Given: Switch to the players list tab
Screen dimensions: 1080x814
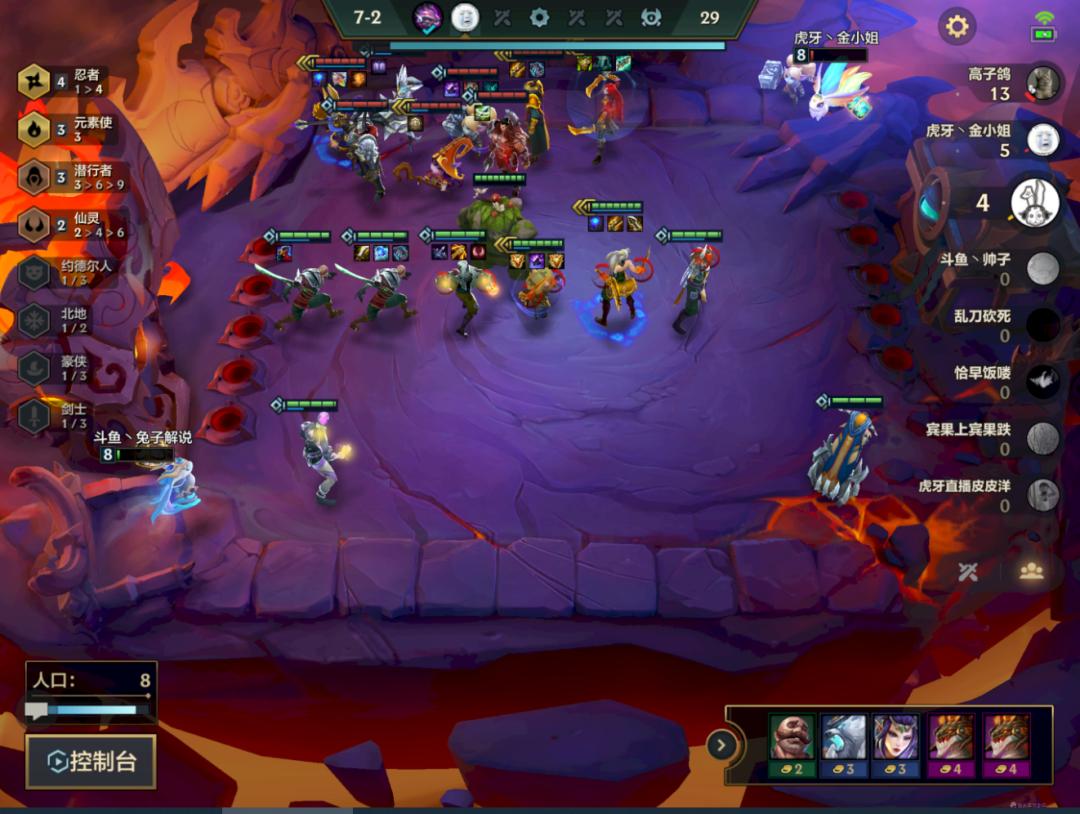Looking at the screenshot, I should 1031,571.
